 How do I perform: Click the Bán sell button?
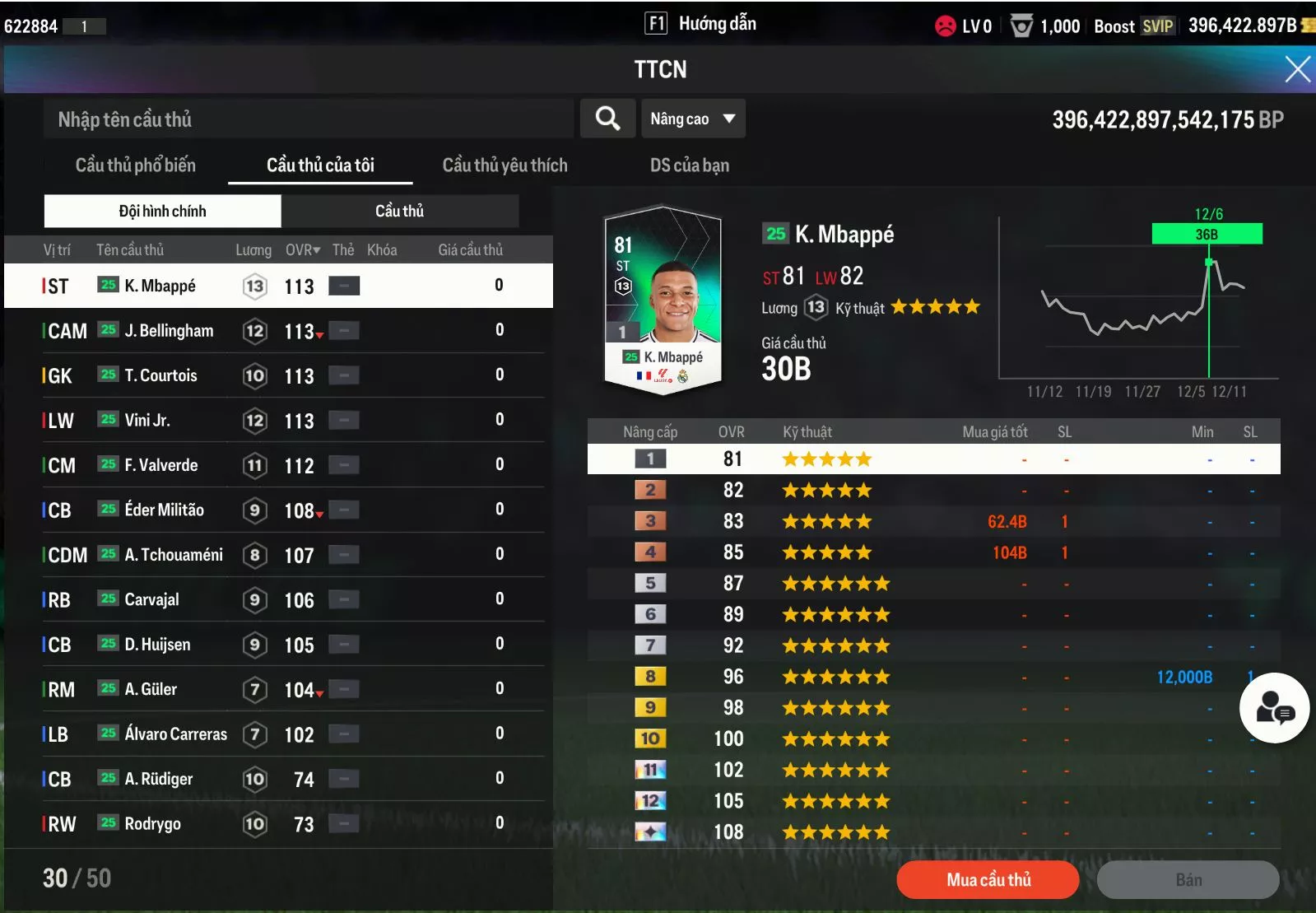(x=1188, y=880)
